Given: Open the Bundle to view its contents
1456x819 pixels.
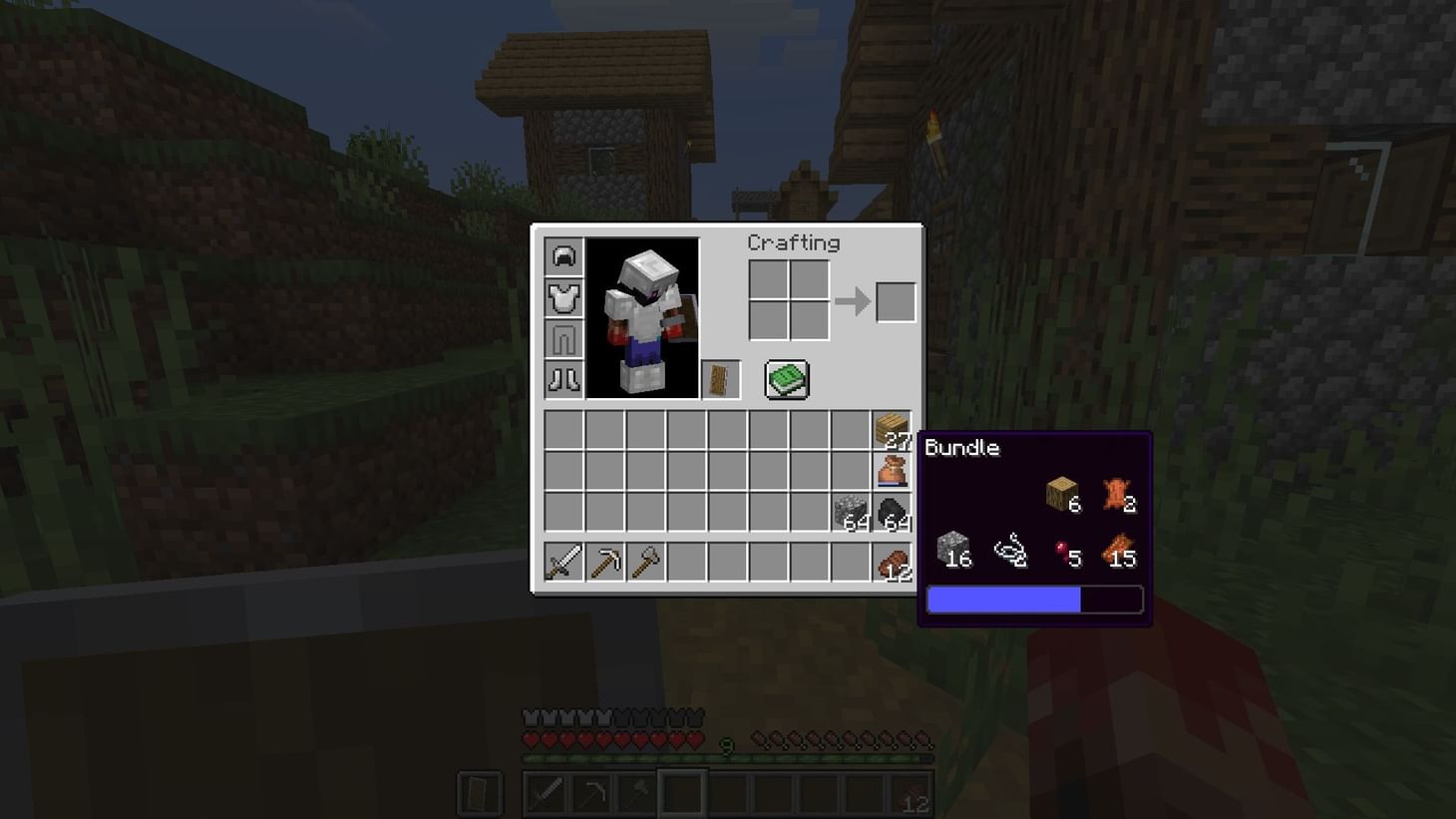Looking at the screenshot, I should coord(892,470).
